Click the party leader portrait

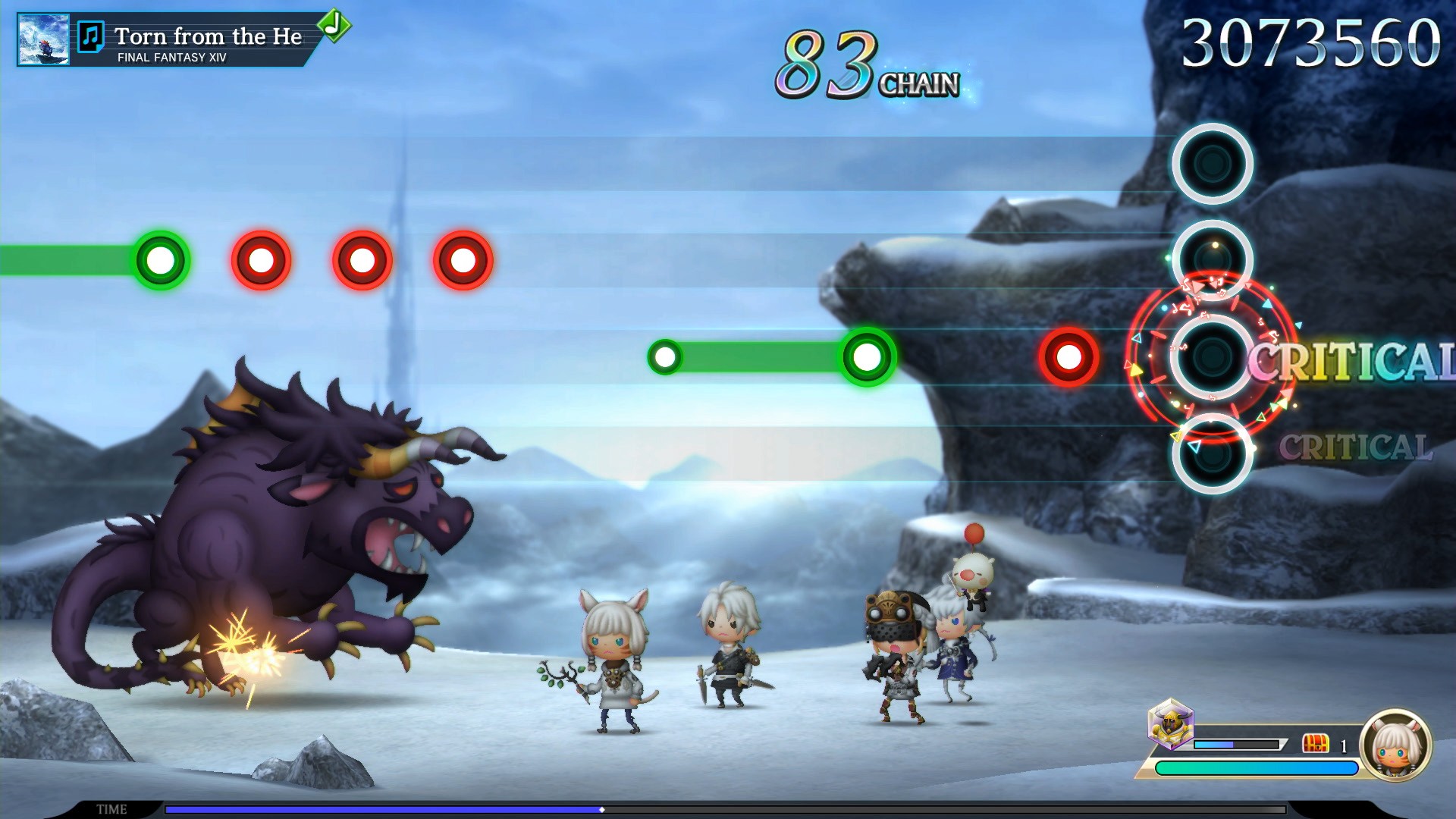[1395, 745]
